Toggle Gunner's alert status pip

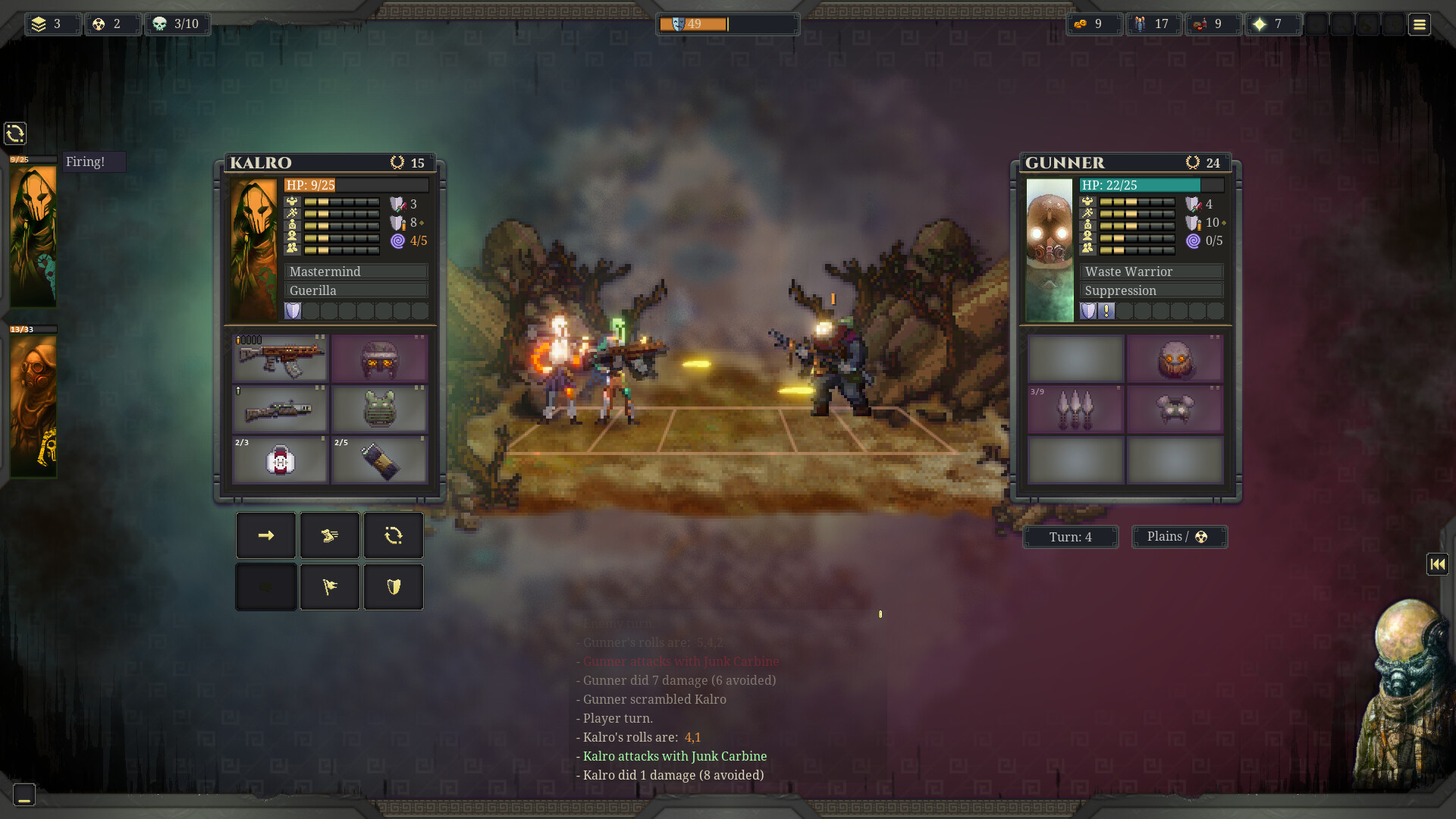(x=1106, y=311)
